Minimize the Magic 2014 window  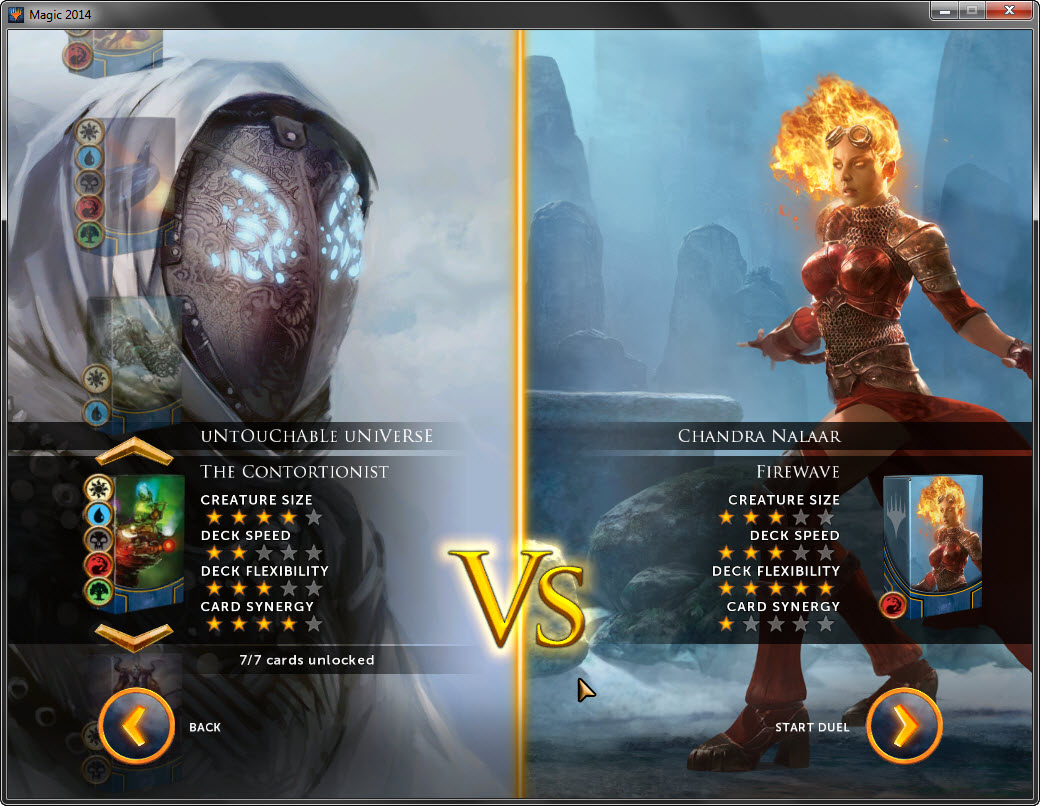(944, 11)
